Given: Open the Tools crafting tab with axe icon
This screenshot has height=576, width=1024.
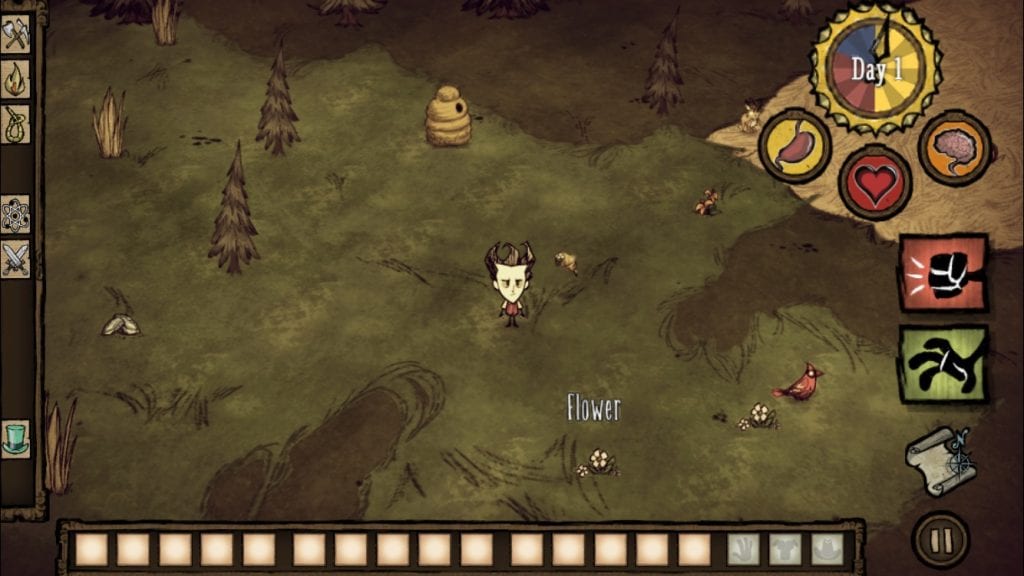Looking at the screenshot, I should pos(16,35).
